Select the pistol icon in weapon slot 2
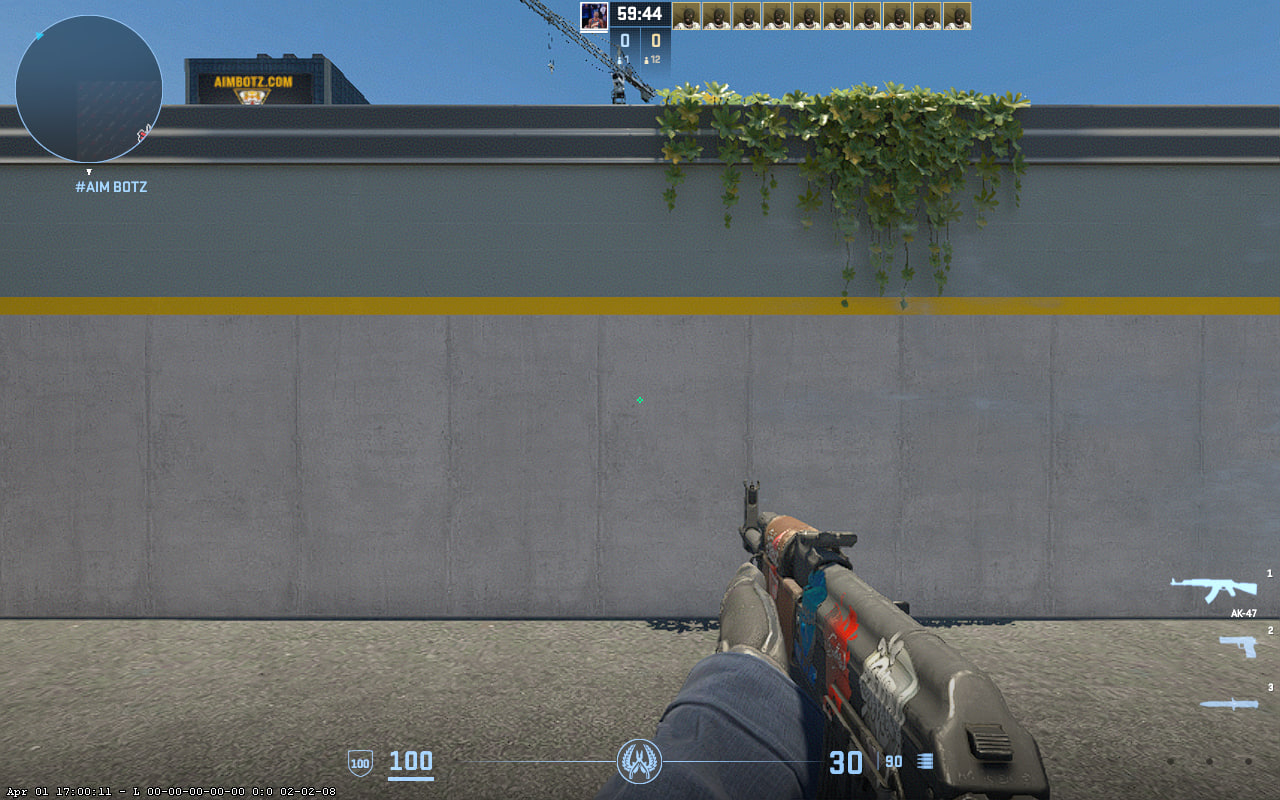 [x=1236, y=647]
